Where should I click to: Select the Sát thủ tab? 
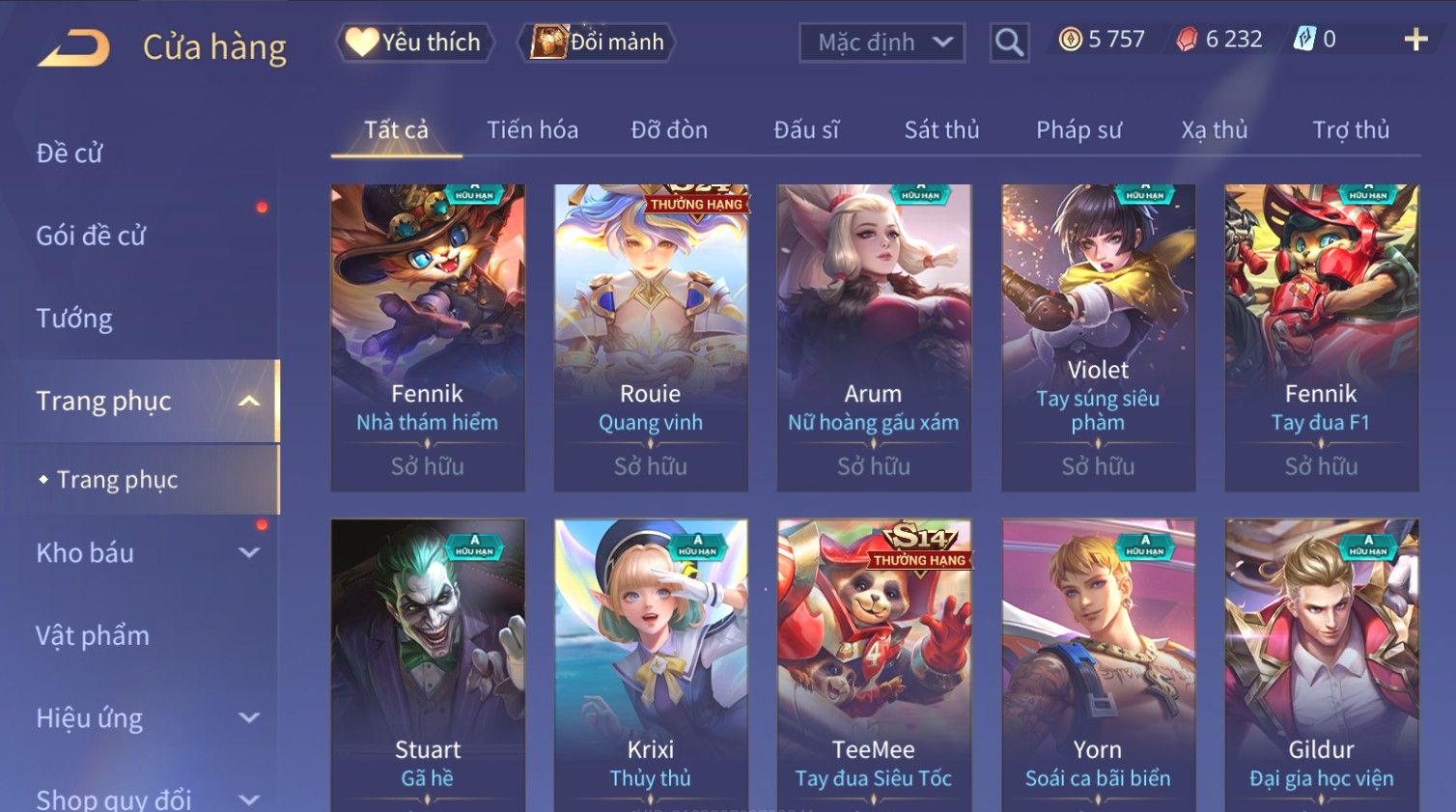point(941,130)
